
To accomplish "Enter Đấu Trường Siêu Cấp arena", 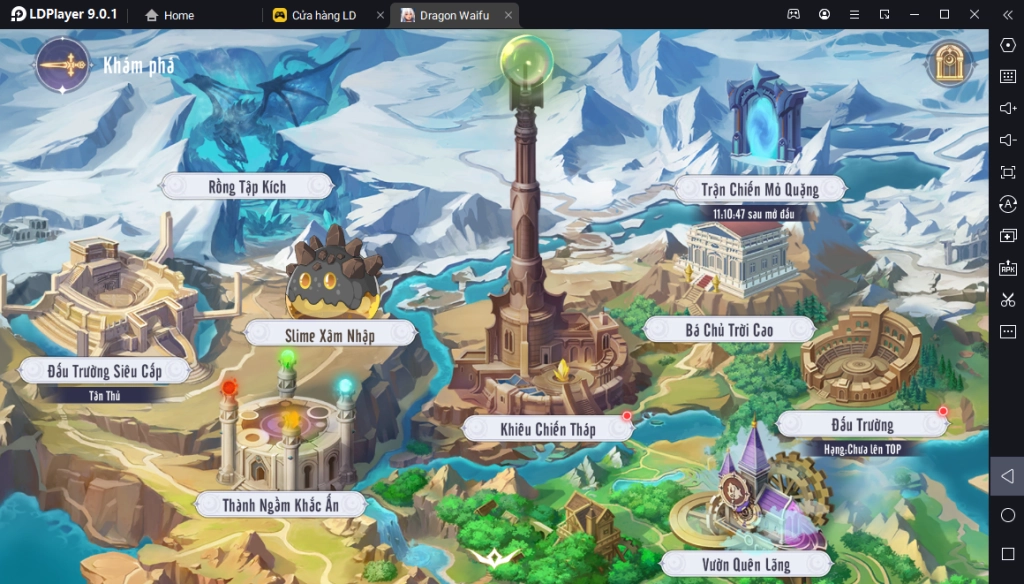I will point(104,371).
